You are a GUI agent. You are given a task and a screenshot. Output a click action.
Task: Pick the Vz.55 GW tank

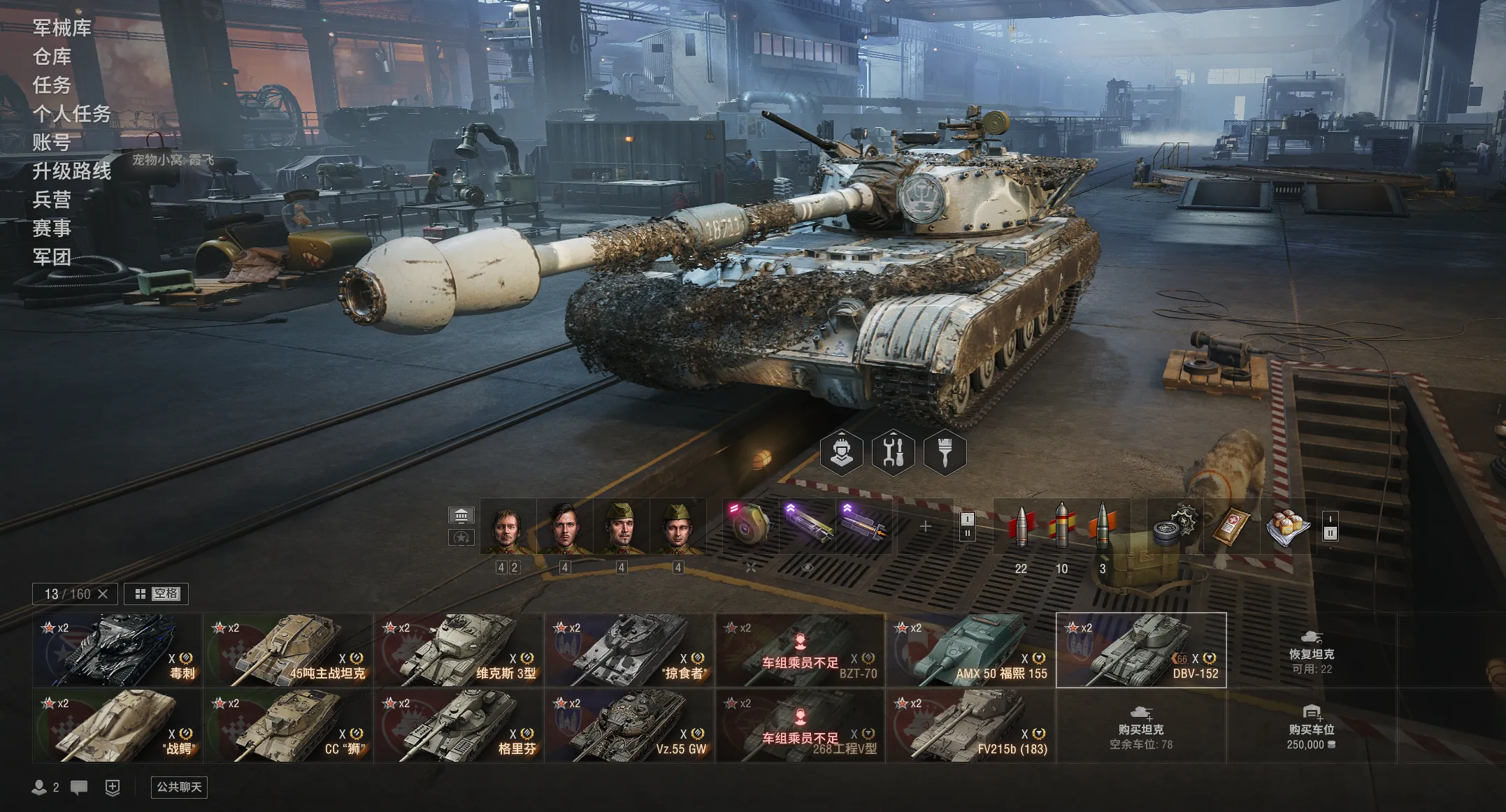pyautogui.click(x=629, y=725)
